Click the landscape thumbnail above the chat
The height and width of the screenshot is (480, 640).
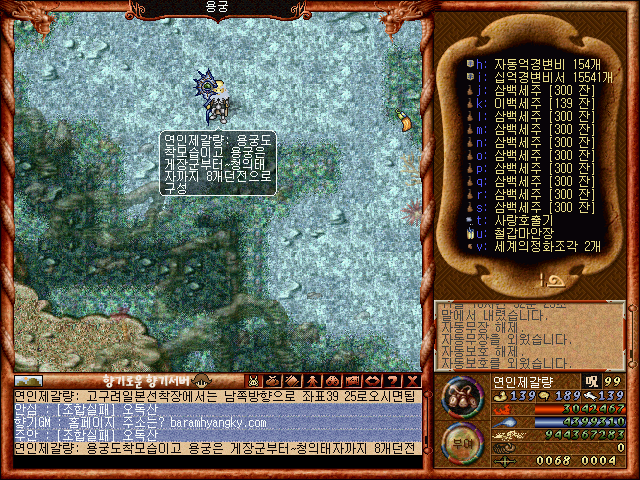pyautogui.click(x=28, y=380)
